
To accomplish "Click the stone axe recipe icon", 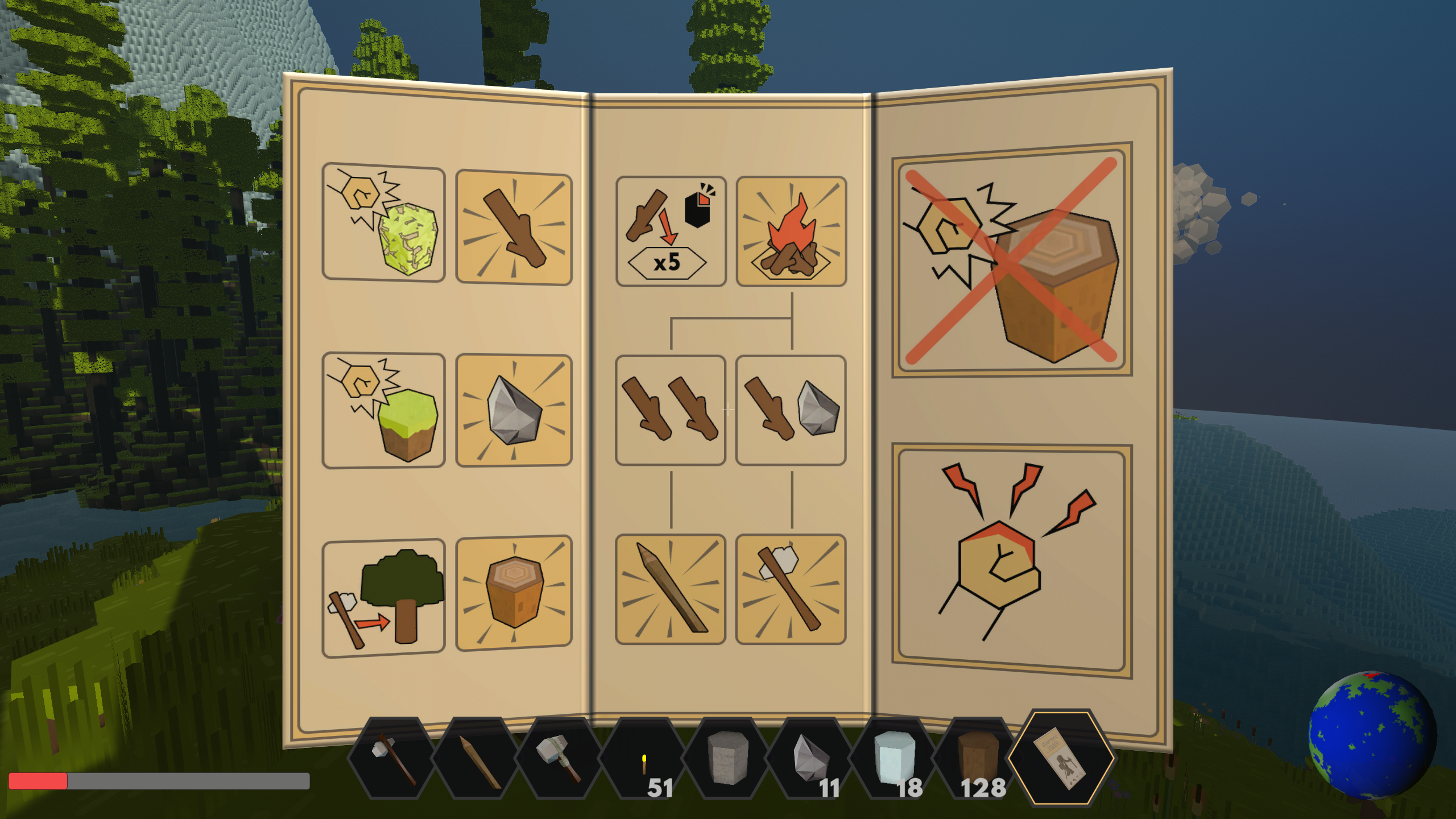I will pos(791,586).
